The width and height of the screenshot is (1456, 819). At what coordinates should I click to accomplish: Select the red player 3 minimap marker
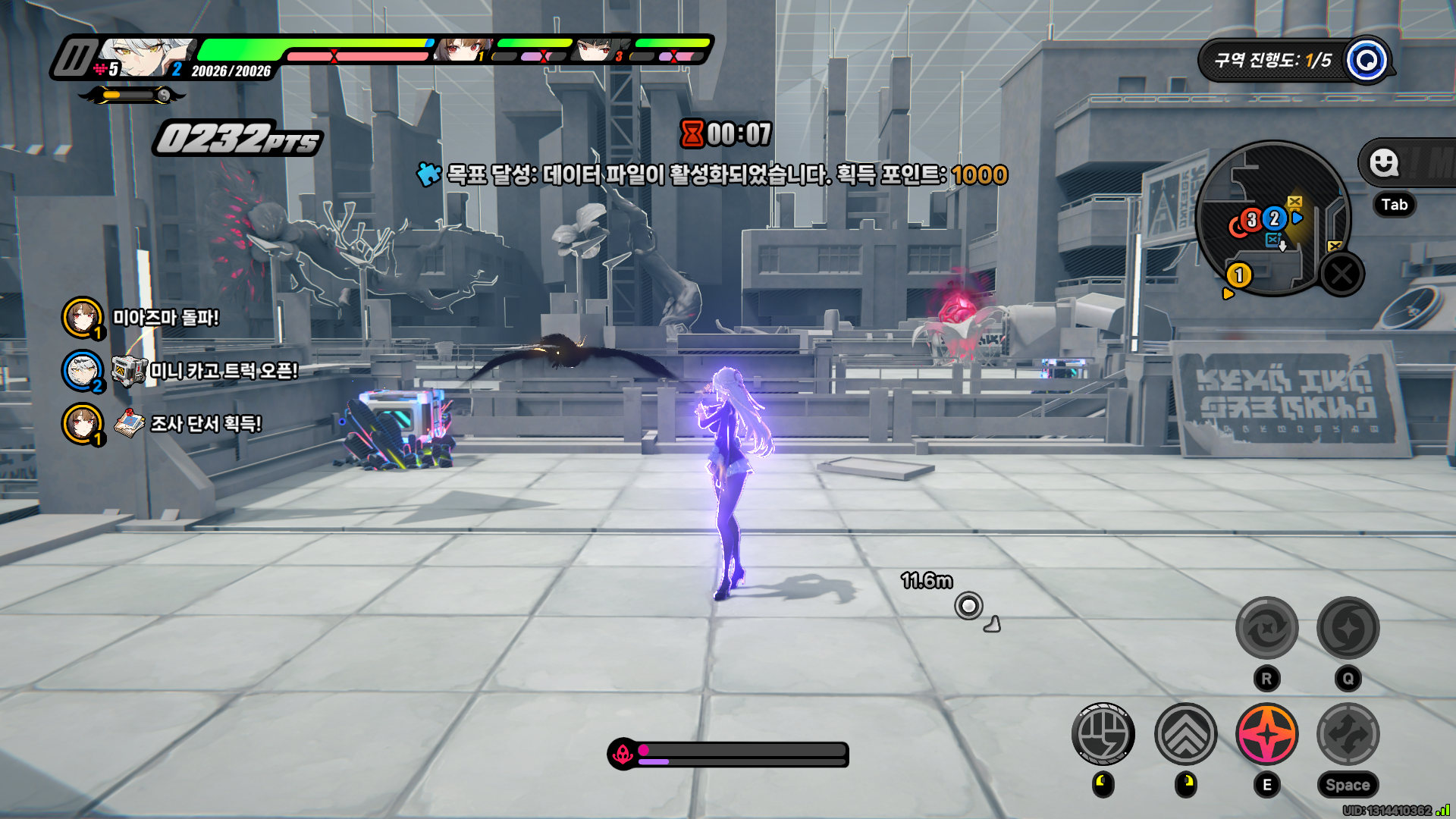pyautogui.click(x=1251, y=220)
